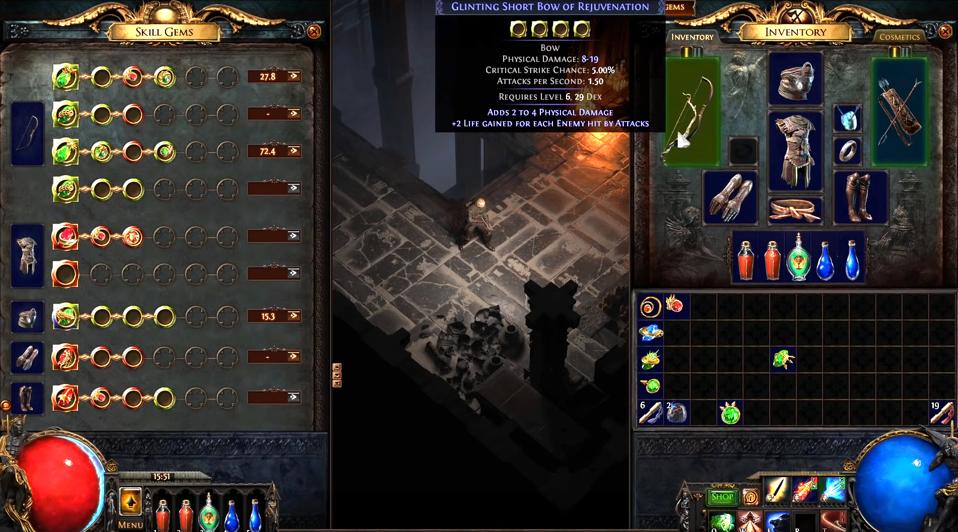The height and width of the screenshot is (532, 958).
Task: Select the green flask in equipment panel
Action: [798, 257]
